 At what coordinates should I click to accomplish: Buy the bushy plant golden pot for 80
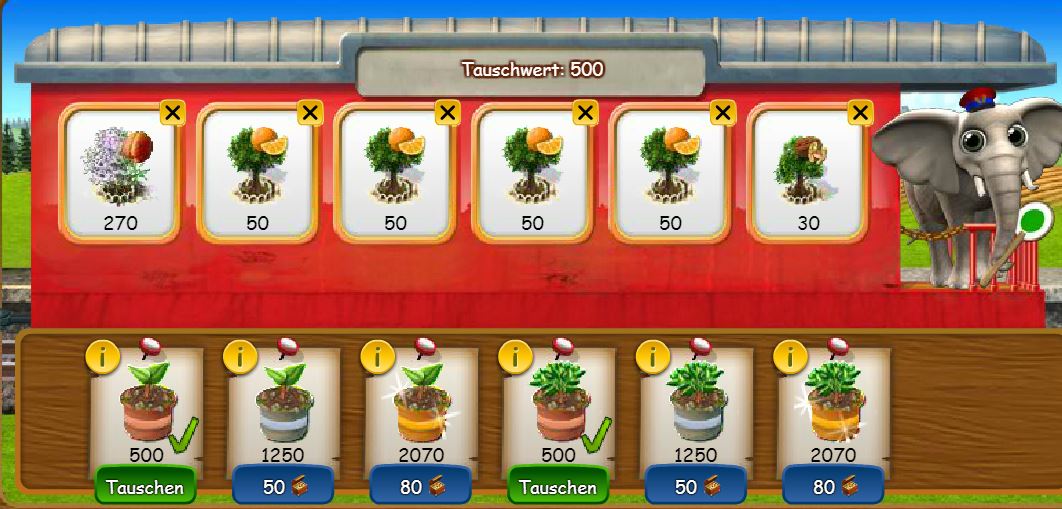pos(833,487)
